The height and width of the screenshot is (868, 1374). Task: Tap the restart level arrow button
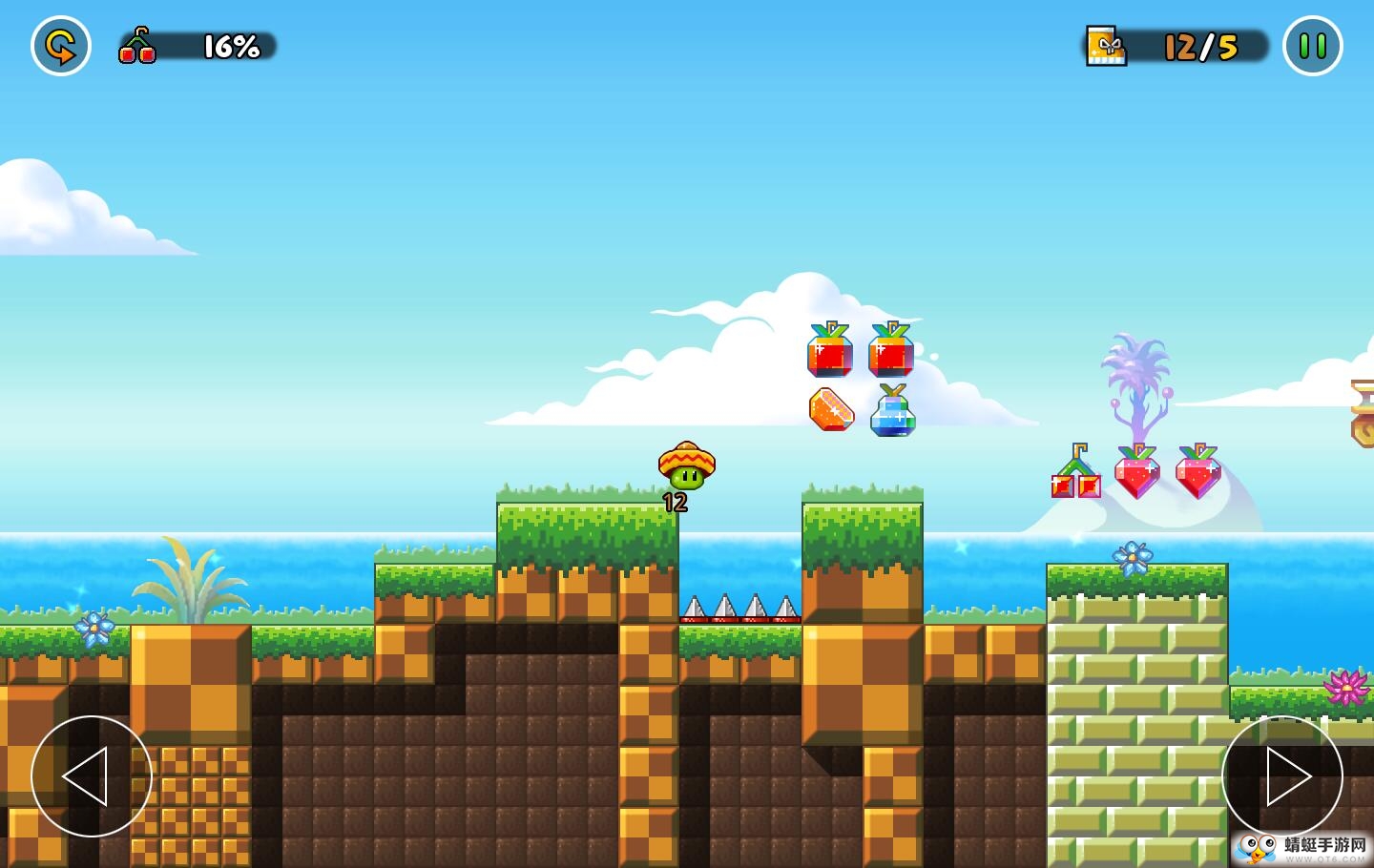pos(61,46)
